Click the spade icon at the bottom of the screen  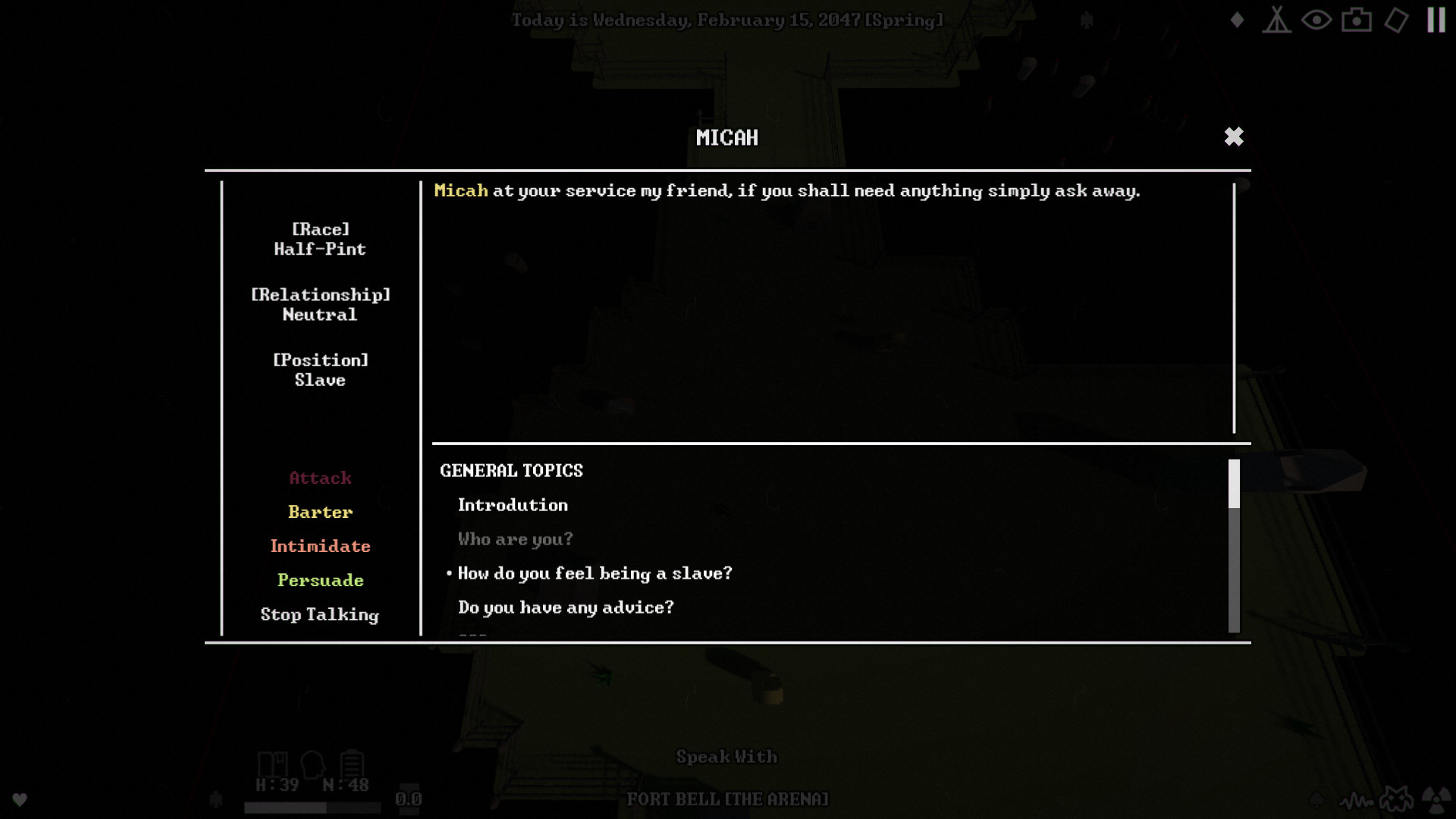[1316, 799]
